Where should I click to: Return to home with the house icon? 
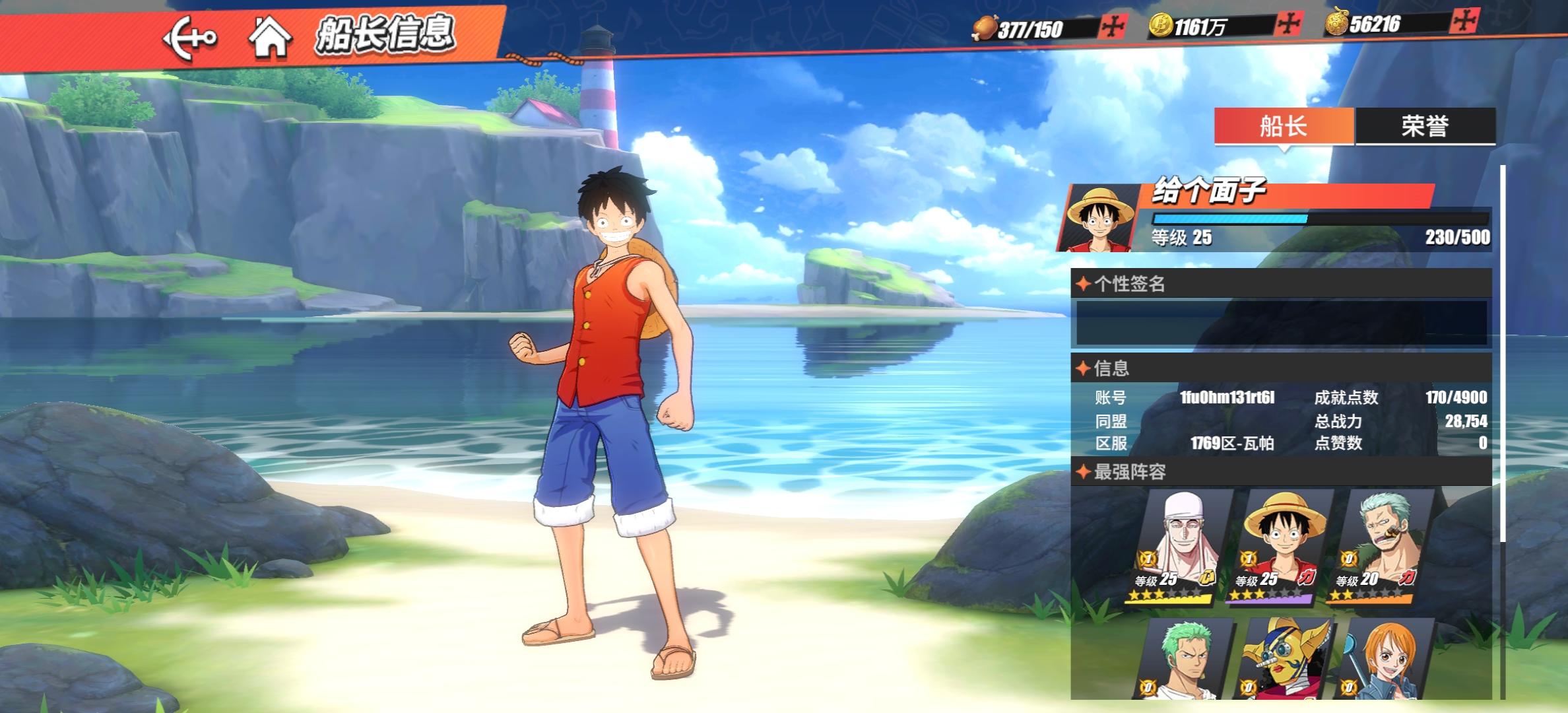coord(270,37)
